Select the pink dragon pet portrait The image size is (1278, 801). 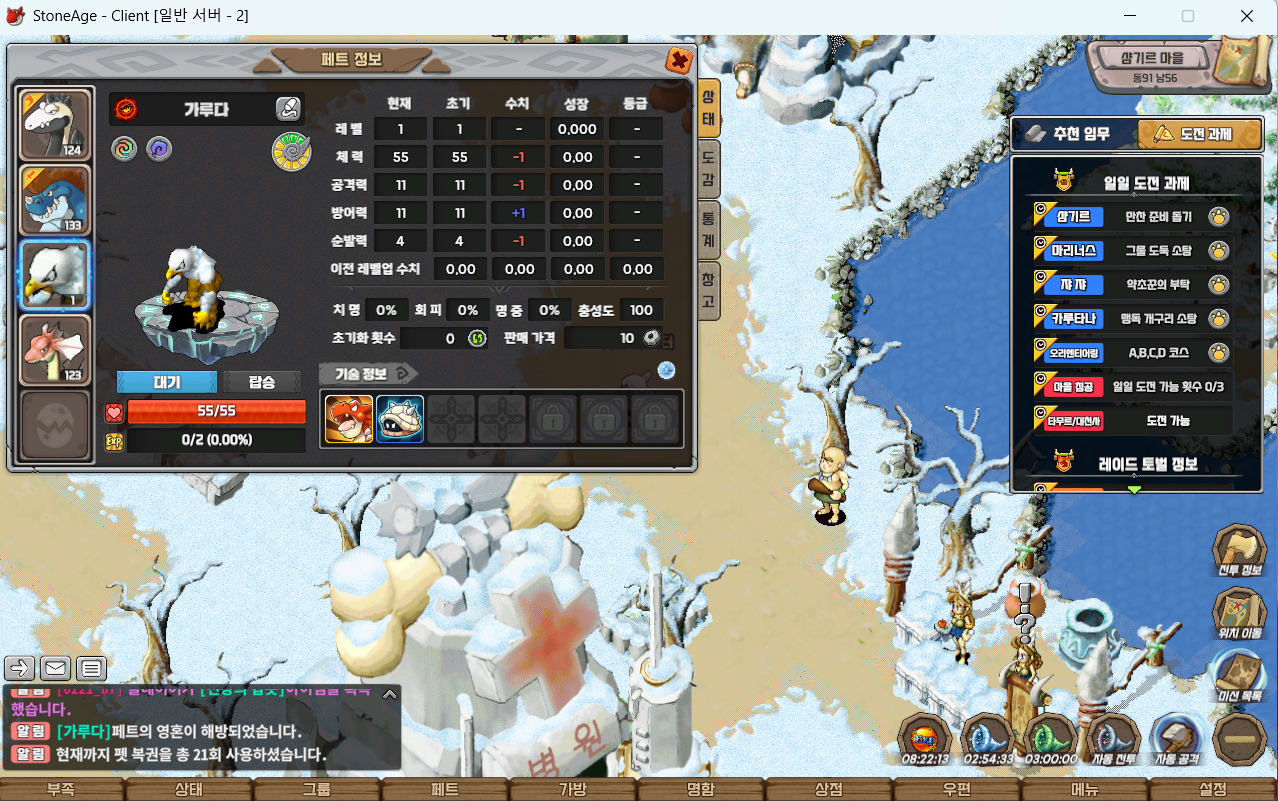[x=56, y=349]
